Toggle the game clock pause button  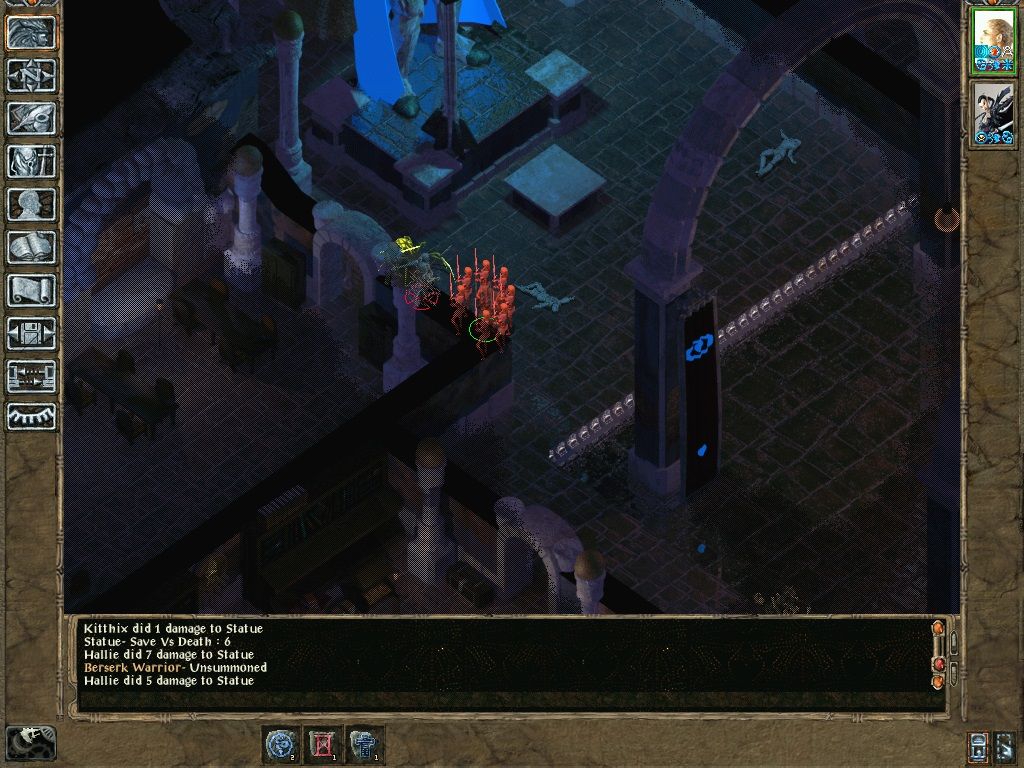coord(30,741)
